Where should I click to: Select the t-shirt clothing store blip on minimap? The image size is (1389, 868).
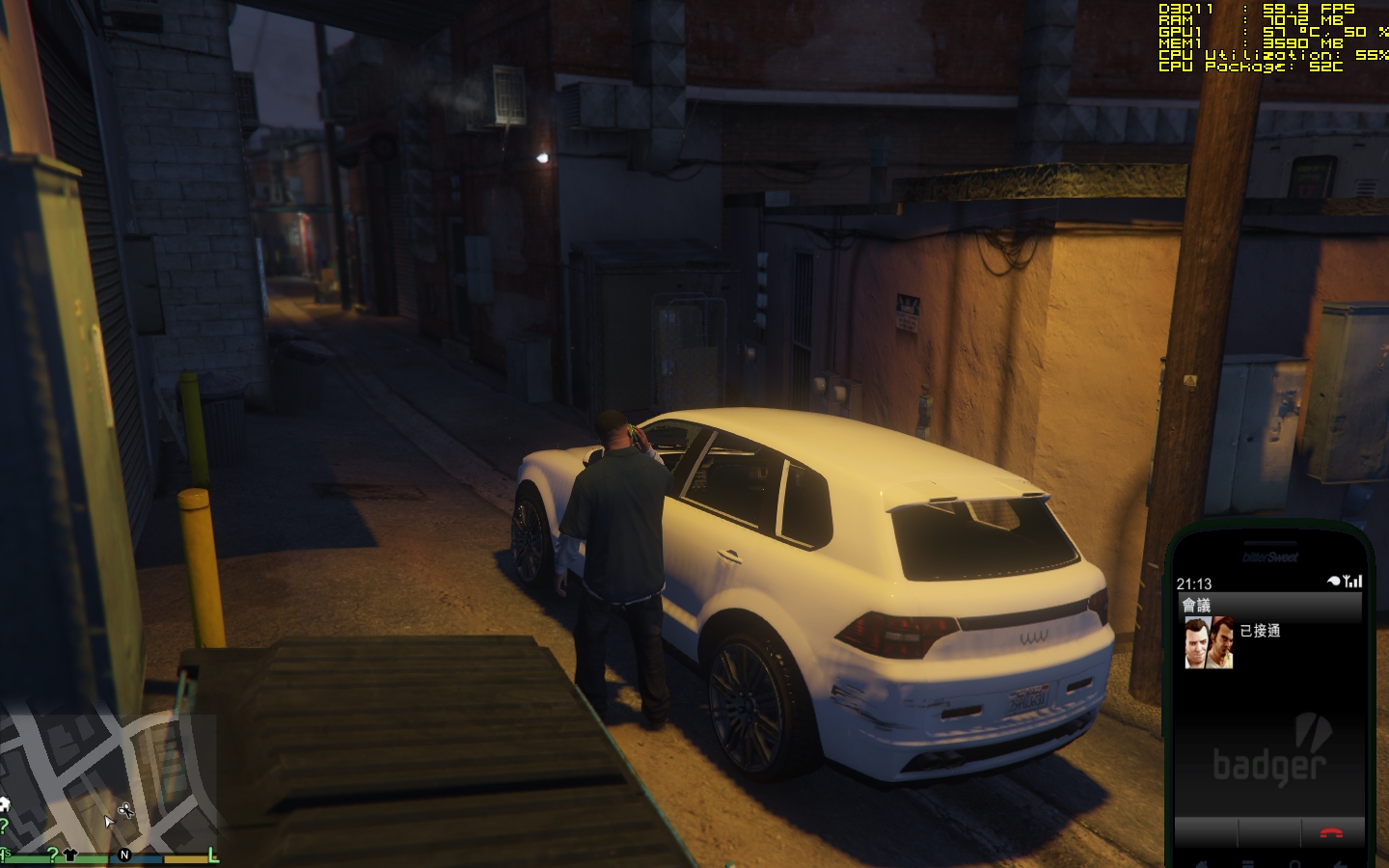tap(70, 853)
